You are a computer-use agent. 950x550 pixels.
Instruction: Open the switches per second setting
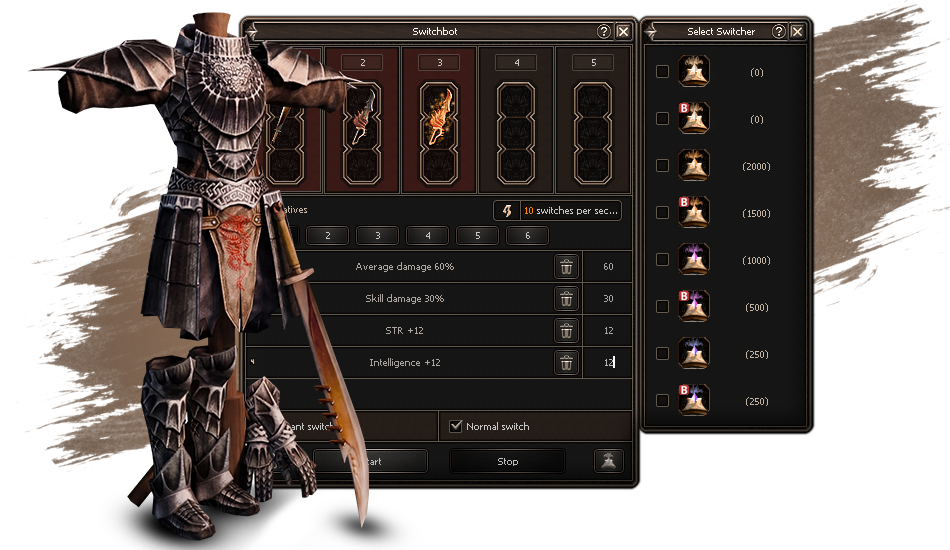(x=558, y=211)
